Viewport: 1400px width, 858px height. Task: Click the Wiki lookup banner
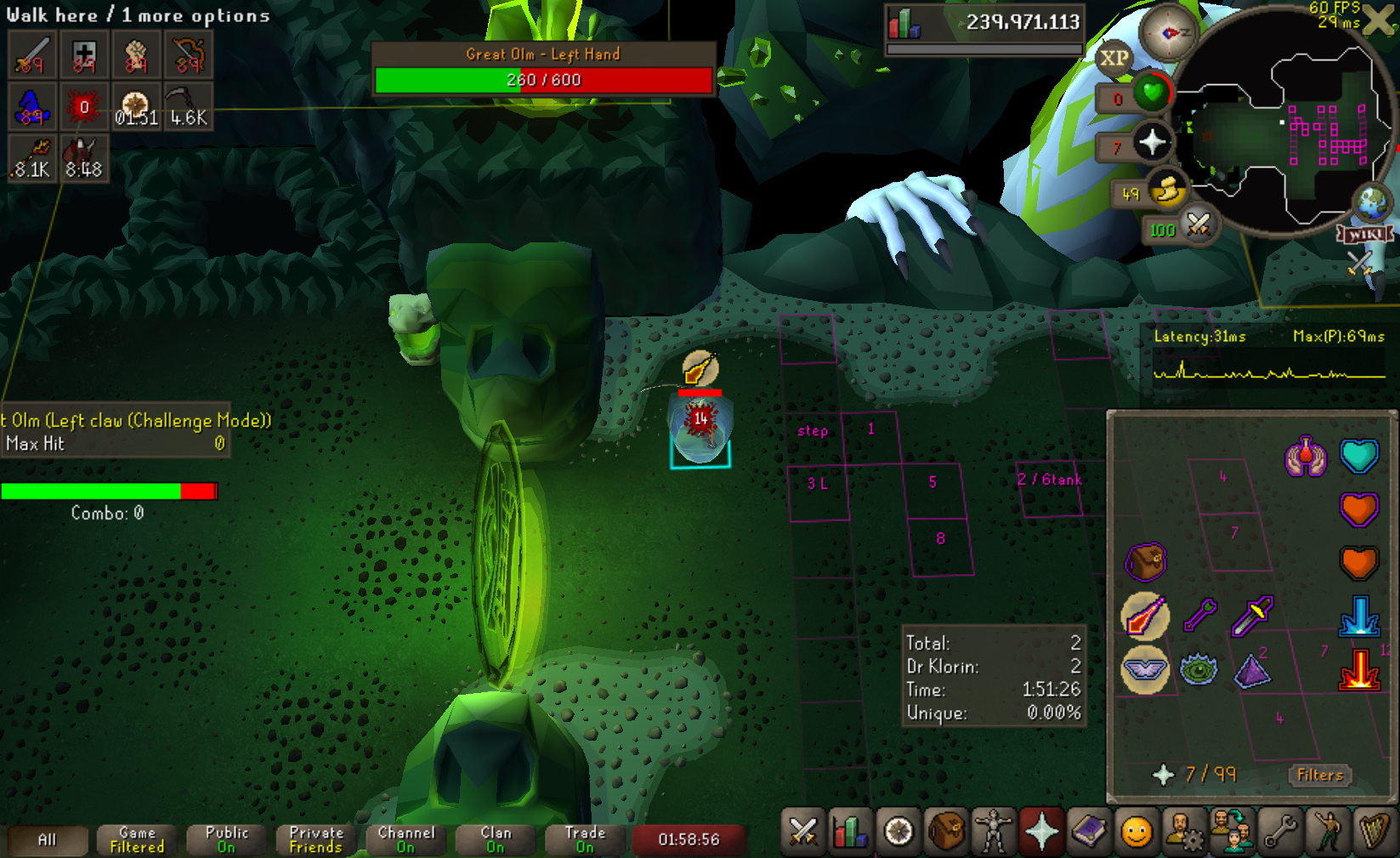1366,234
